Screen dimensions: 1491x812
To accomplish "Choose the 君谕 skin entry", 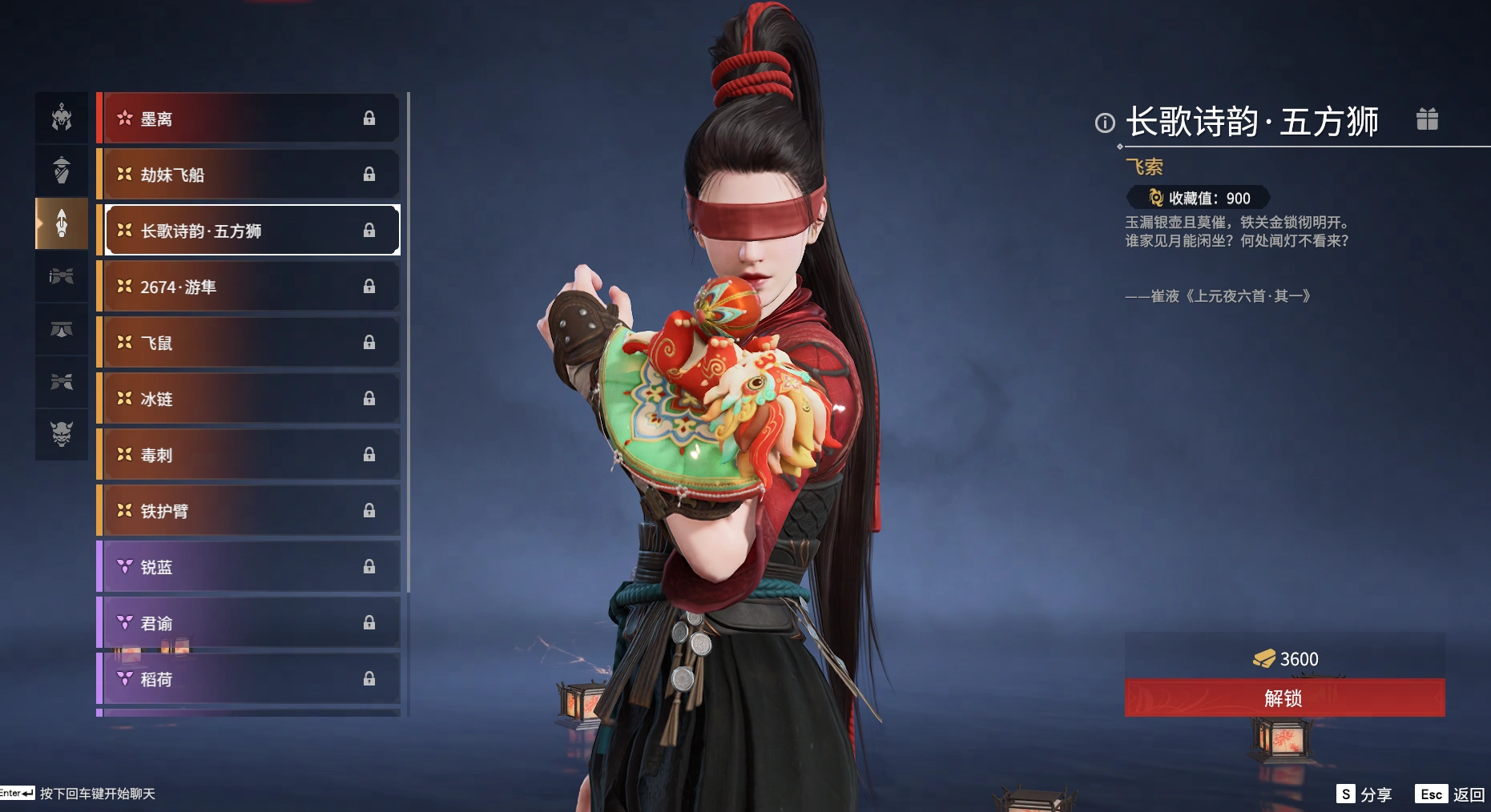I will pyautogui.click(x=250, y=623).
